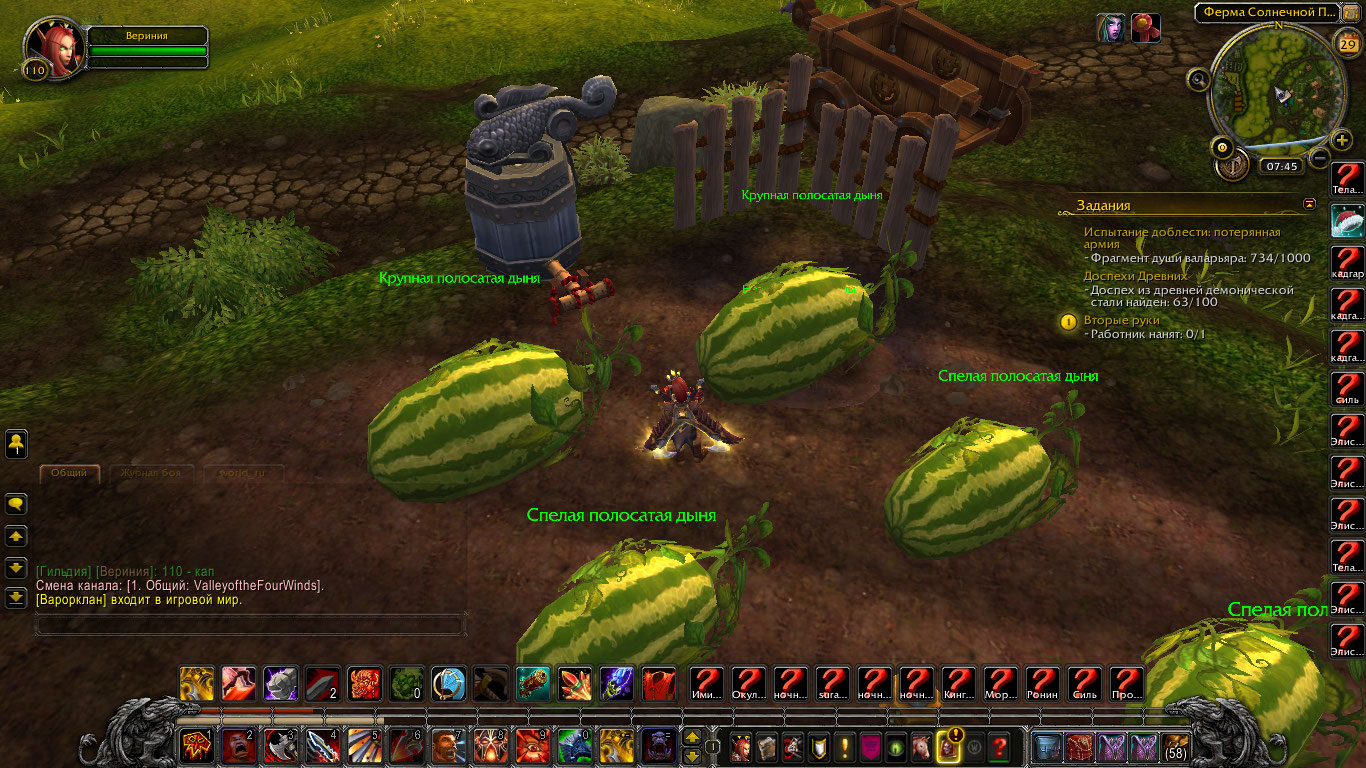This screenshot has width=1366, height=768.
Task: Open the calendar showing day 29
Action: (x=1346, y=43)
